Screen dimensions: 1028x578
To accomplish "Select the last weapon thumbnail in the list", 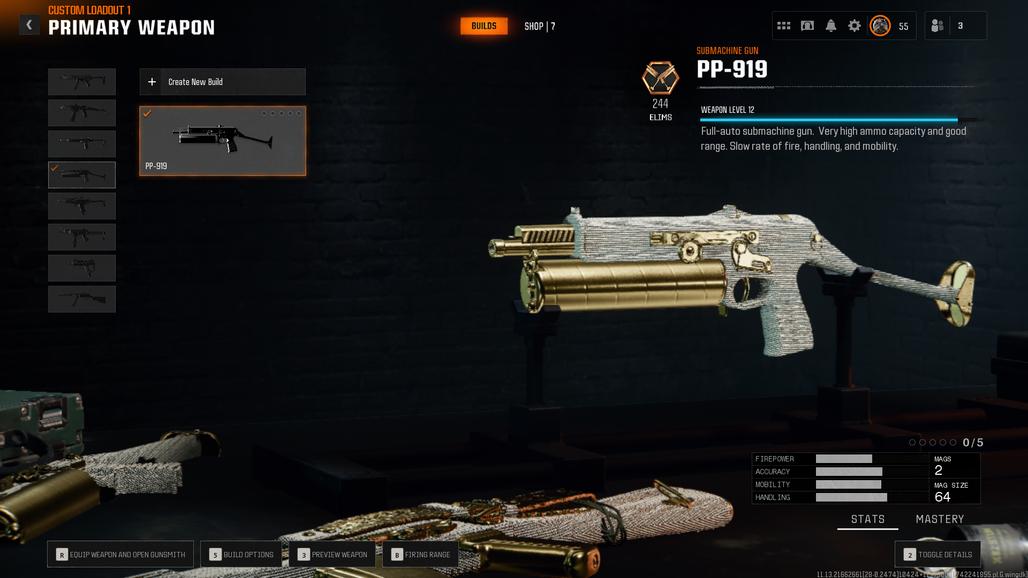I will [x=82, y=299].
